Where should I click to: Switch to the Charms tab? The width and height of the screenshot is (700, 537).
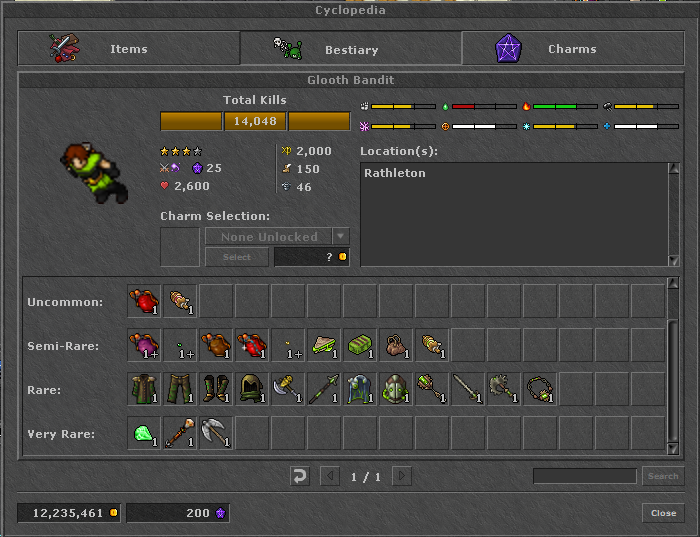coord(572,48)
